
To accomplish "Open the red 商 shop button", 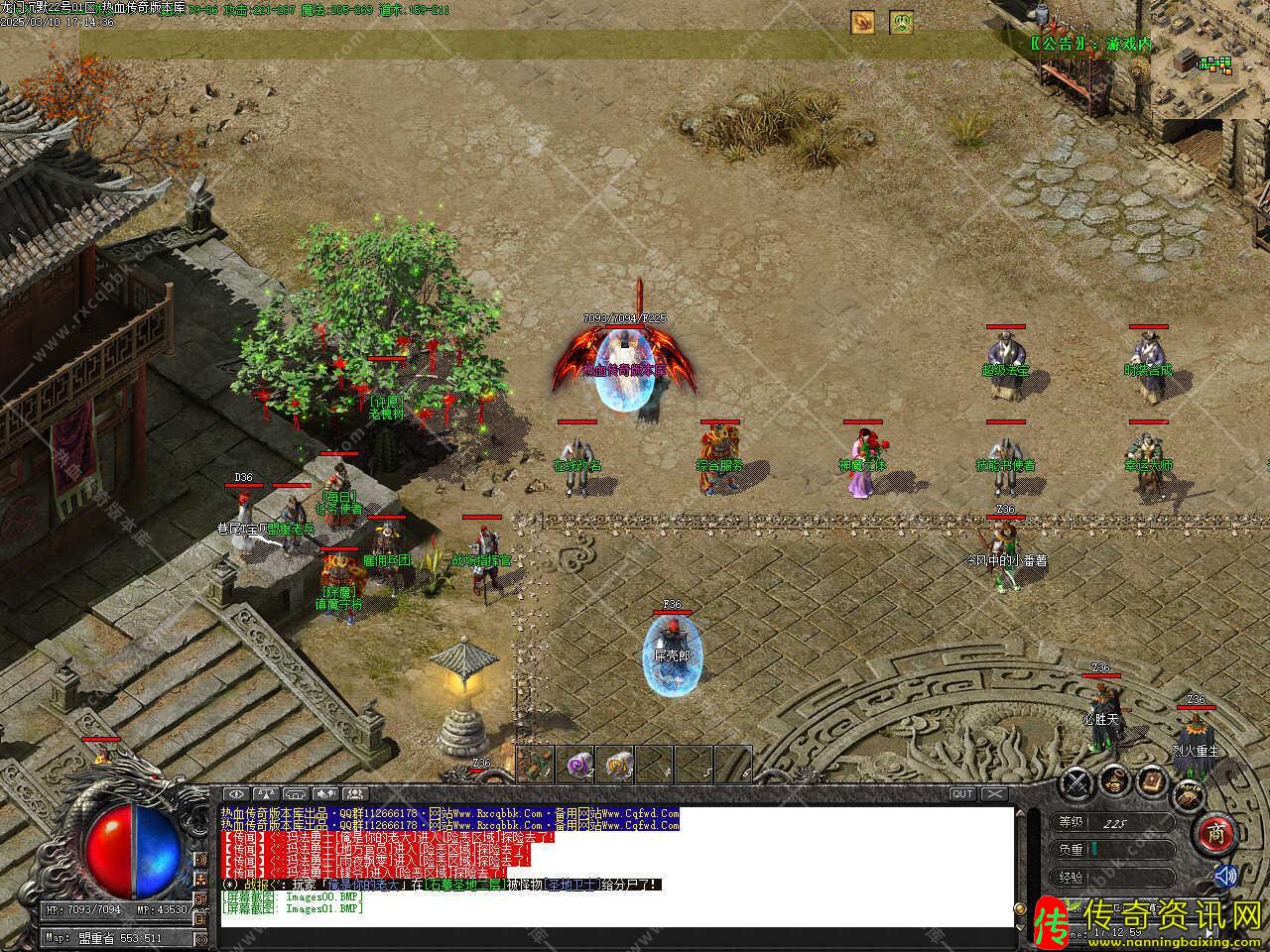I will [x=1215, y=834].
